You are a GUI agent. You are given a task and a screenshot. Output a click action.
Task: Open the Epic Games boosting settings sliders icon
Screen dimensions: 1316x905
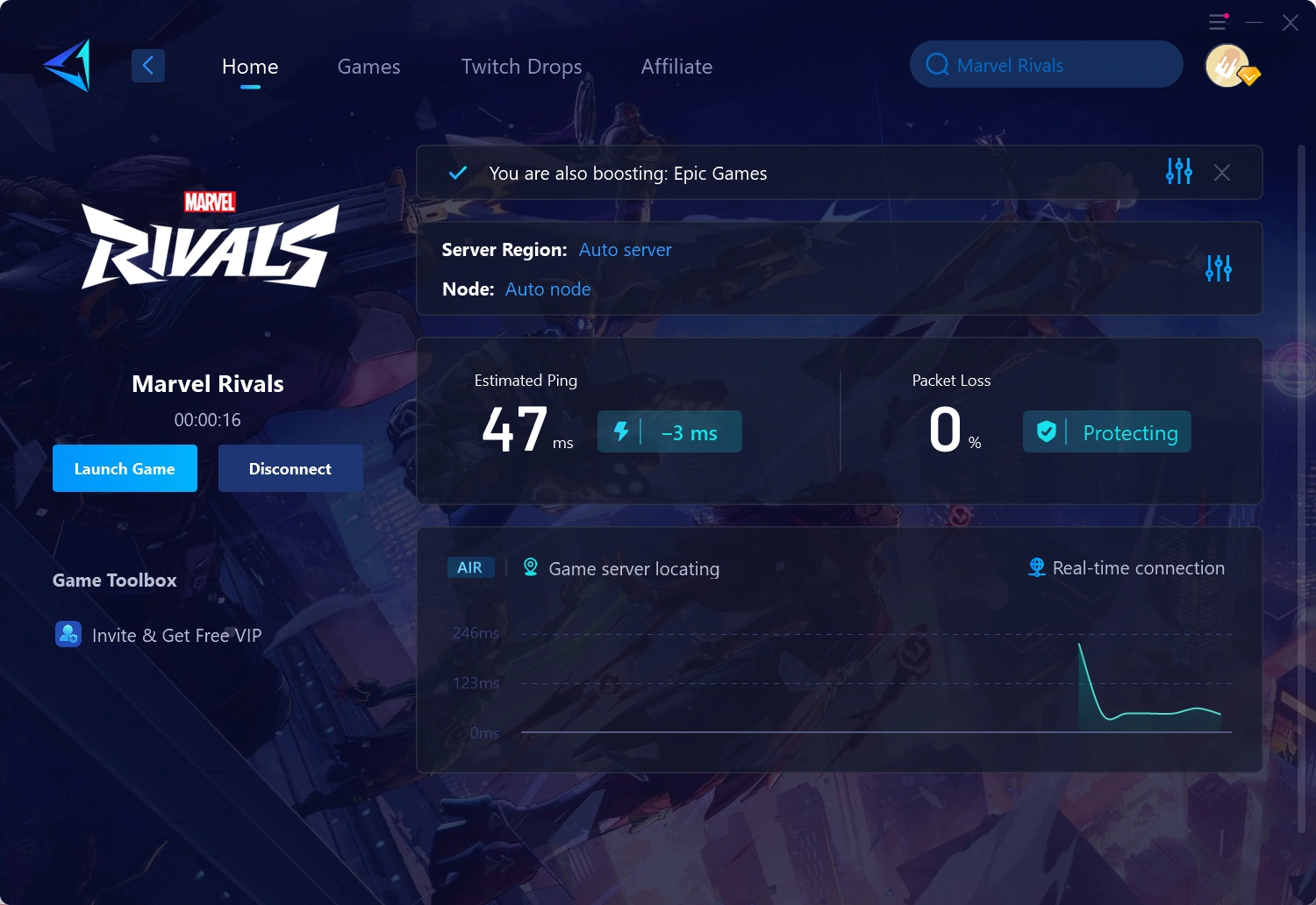click(1178, 172)
